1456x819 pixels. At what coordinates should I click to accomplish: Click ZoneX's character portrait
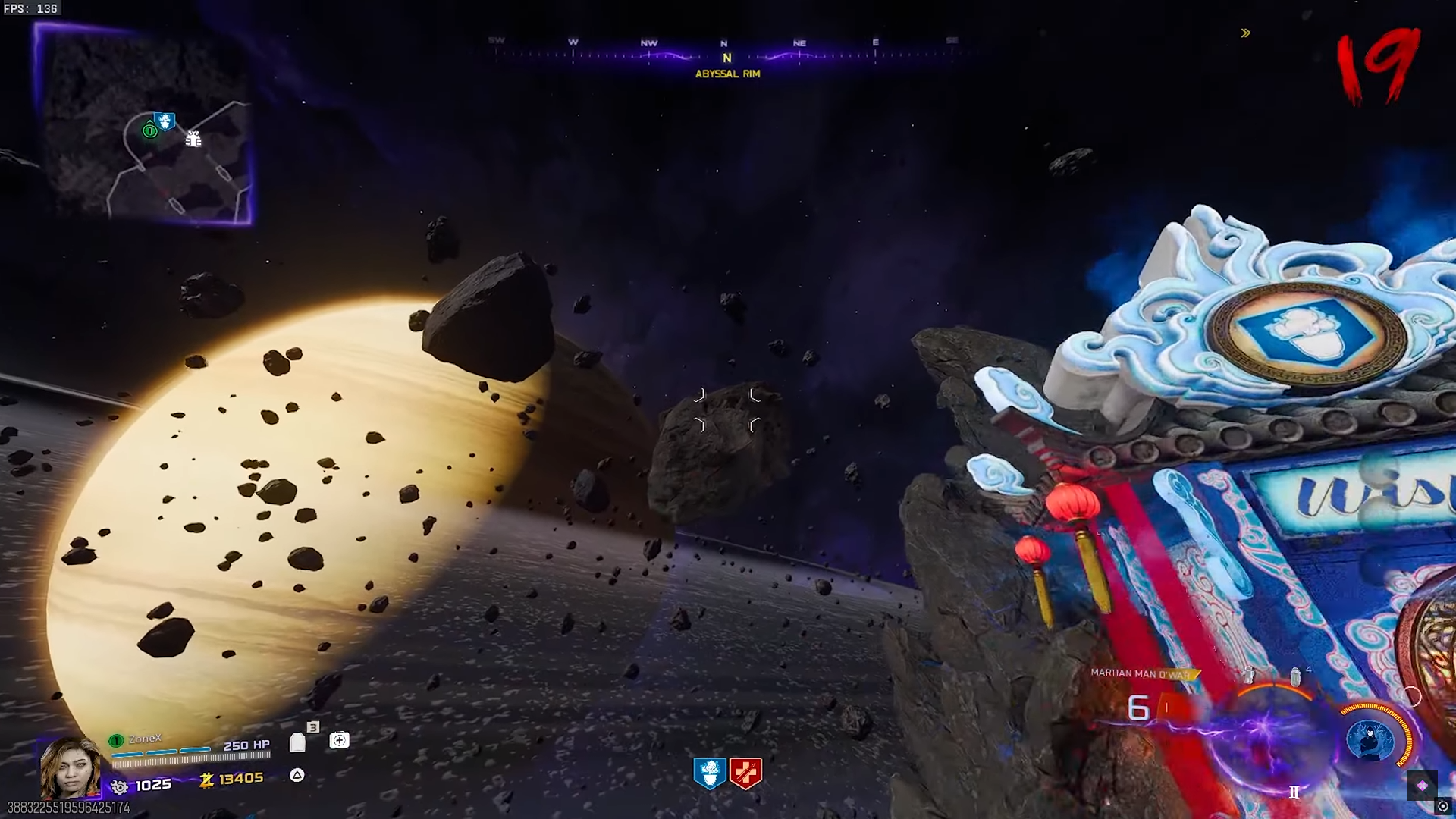[70, 767]
